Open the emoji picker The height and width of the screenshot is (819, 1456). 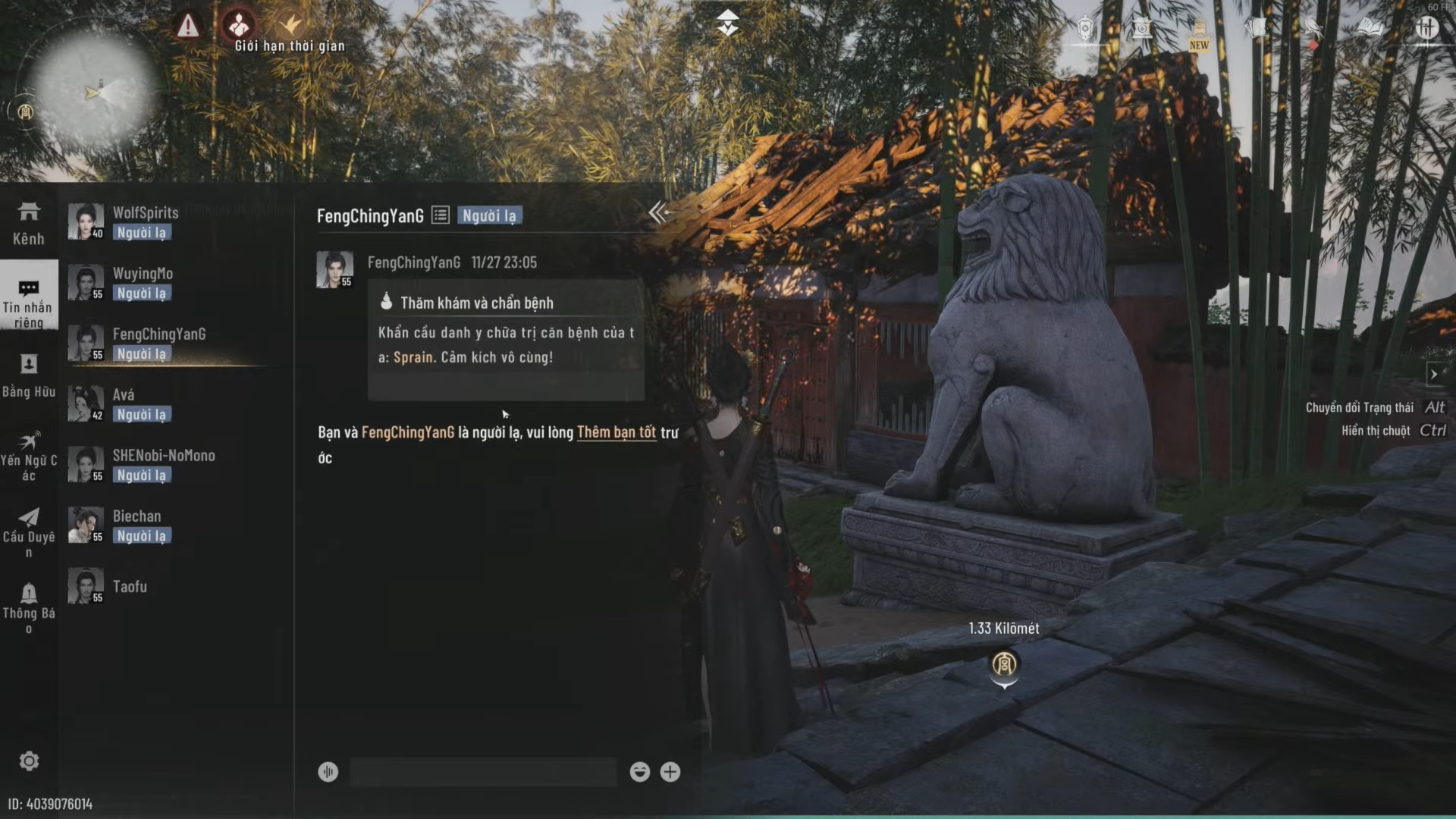(639, 772)
